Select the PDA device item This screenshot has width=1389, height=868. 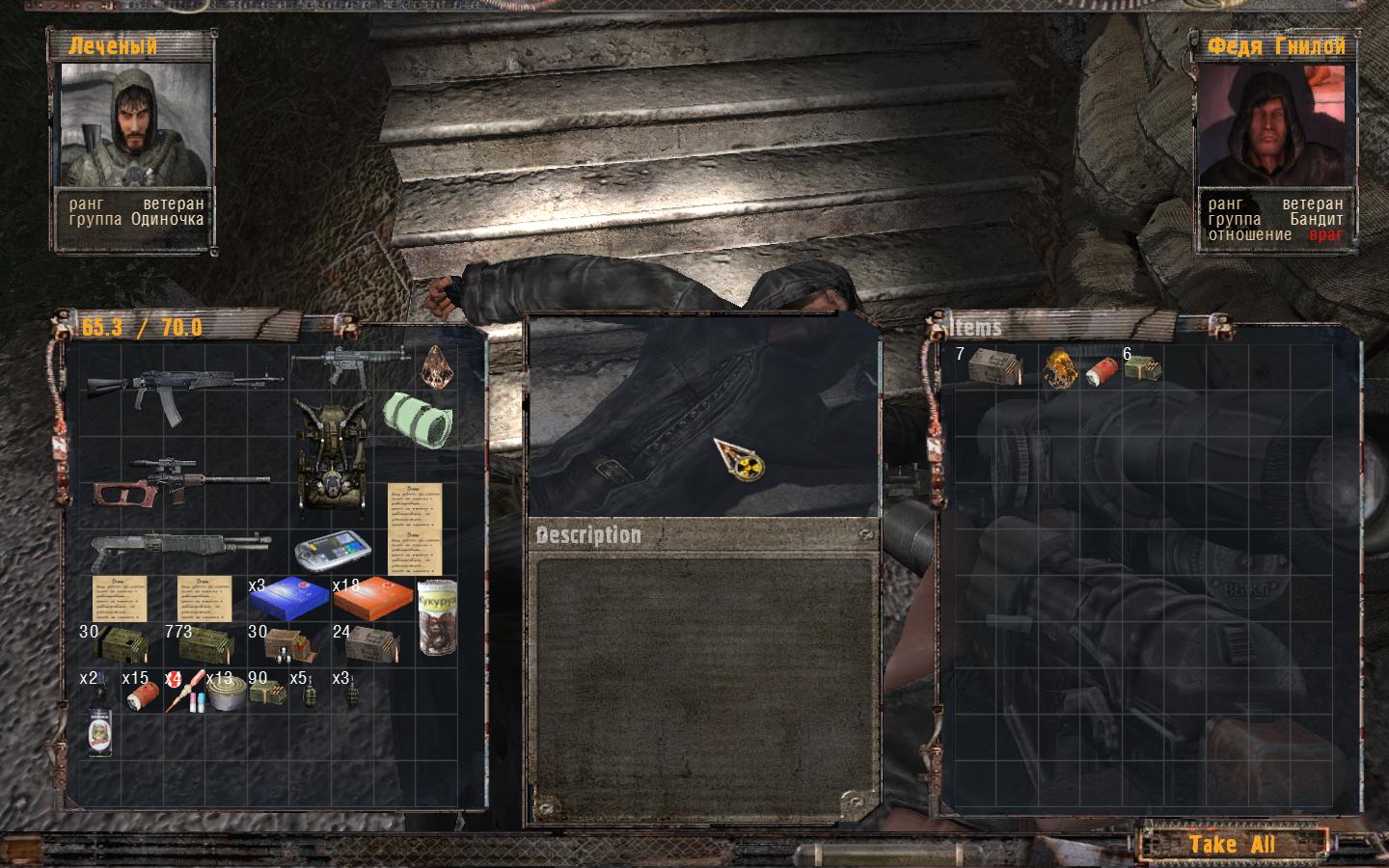(x=333, y=552)
